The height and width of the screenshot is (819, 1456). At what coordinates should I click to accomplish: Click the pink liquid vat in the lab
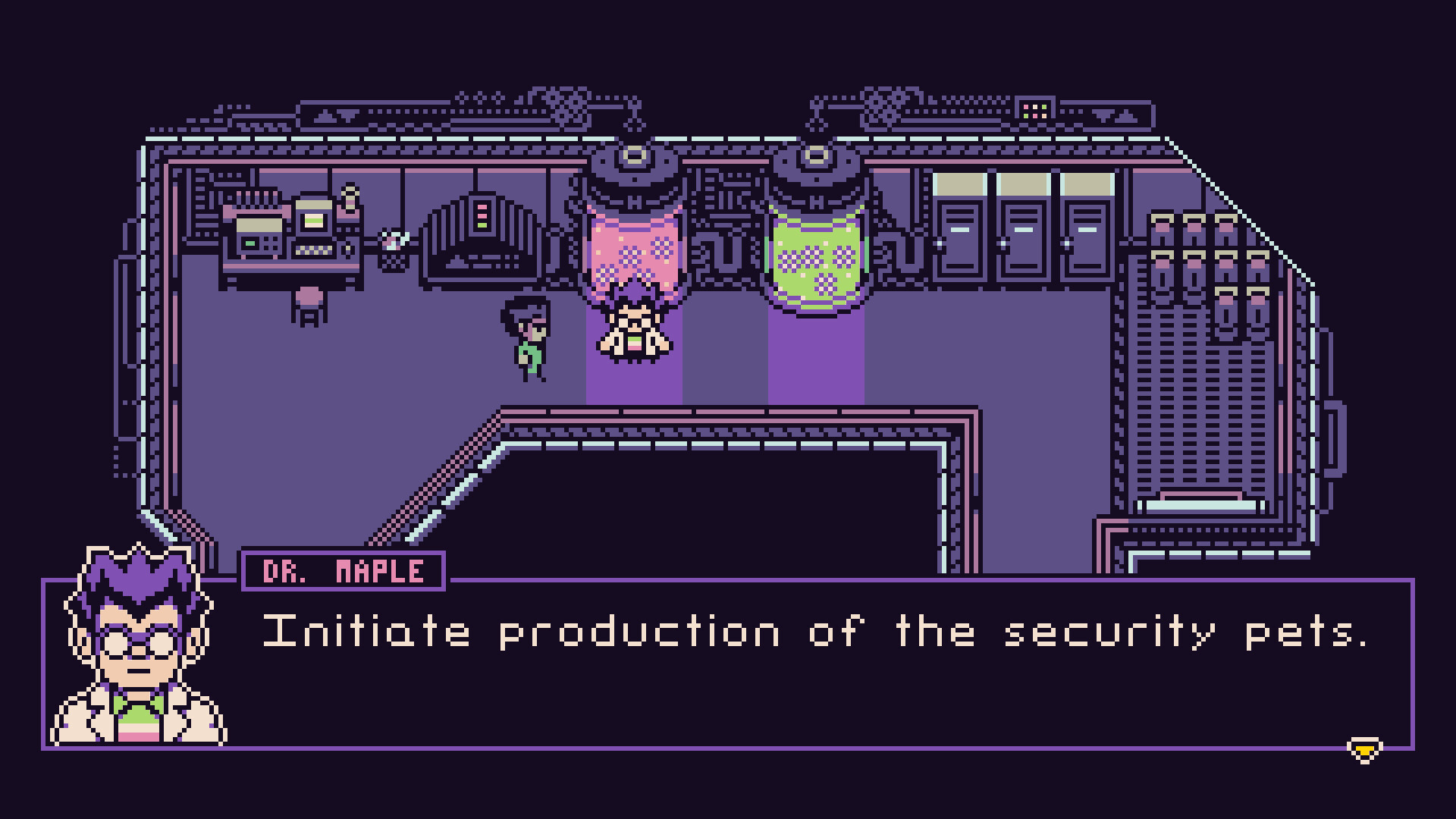635,250
